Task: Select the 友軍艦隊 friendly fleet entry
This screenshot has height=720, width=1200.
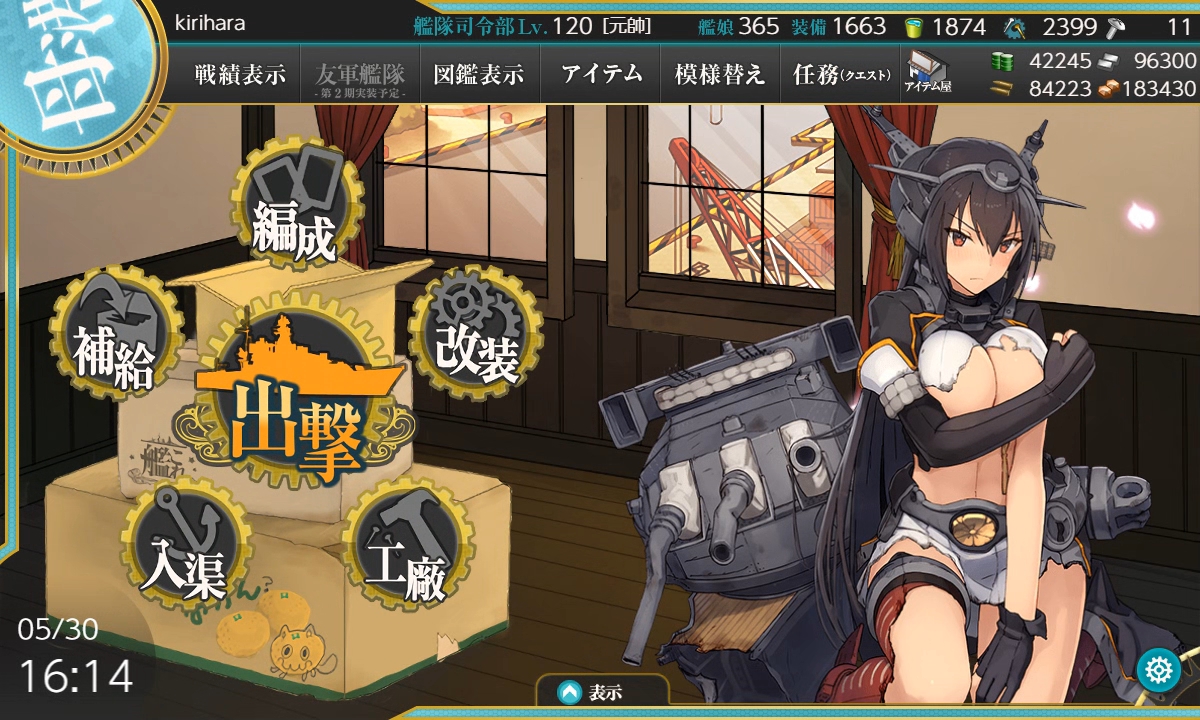Action: [x=360, y=76]
